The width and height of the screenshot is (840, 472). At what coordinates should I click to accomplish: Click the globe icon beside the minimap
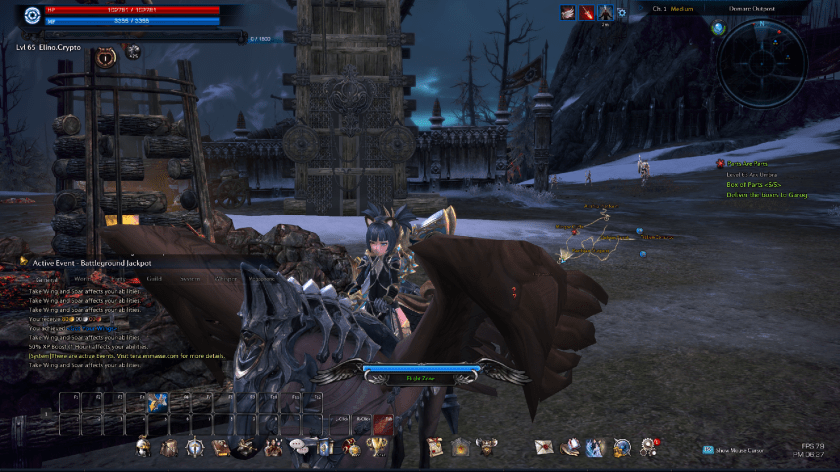(718, 27)
